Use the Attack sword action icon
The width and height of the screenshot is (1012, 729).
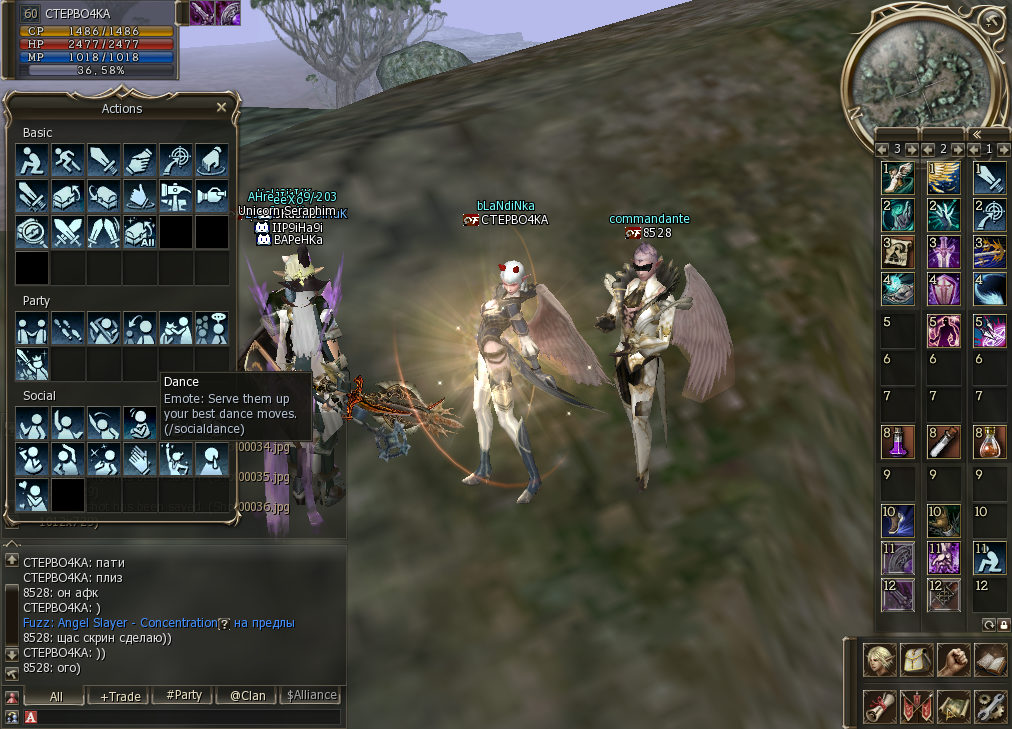coord(103,160)
